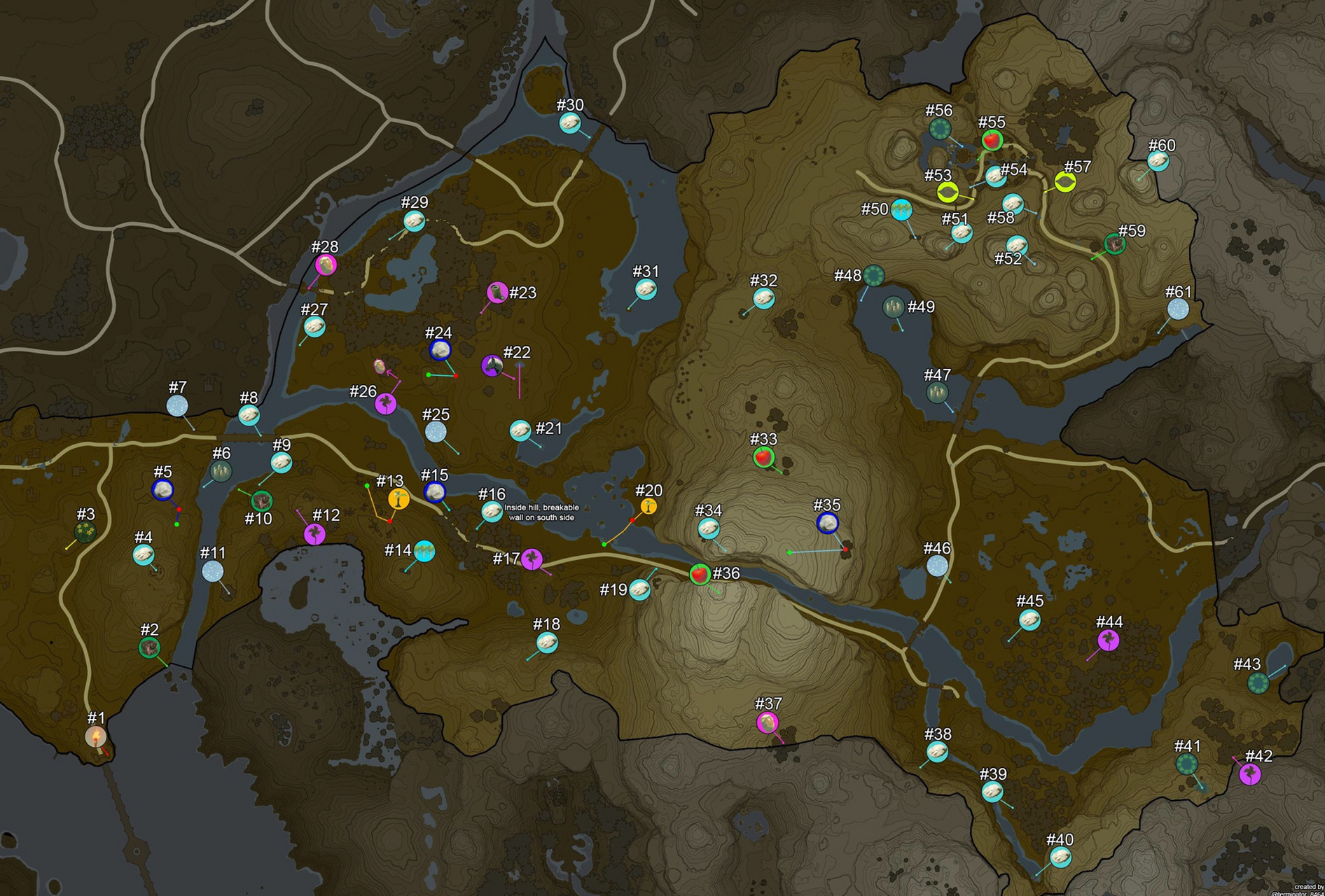
Task: Pick the blue-ringed rock marker #5
Action: (162, 490)
